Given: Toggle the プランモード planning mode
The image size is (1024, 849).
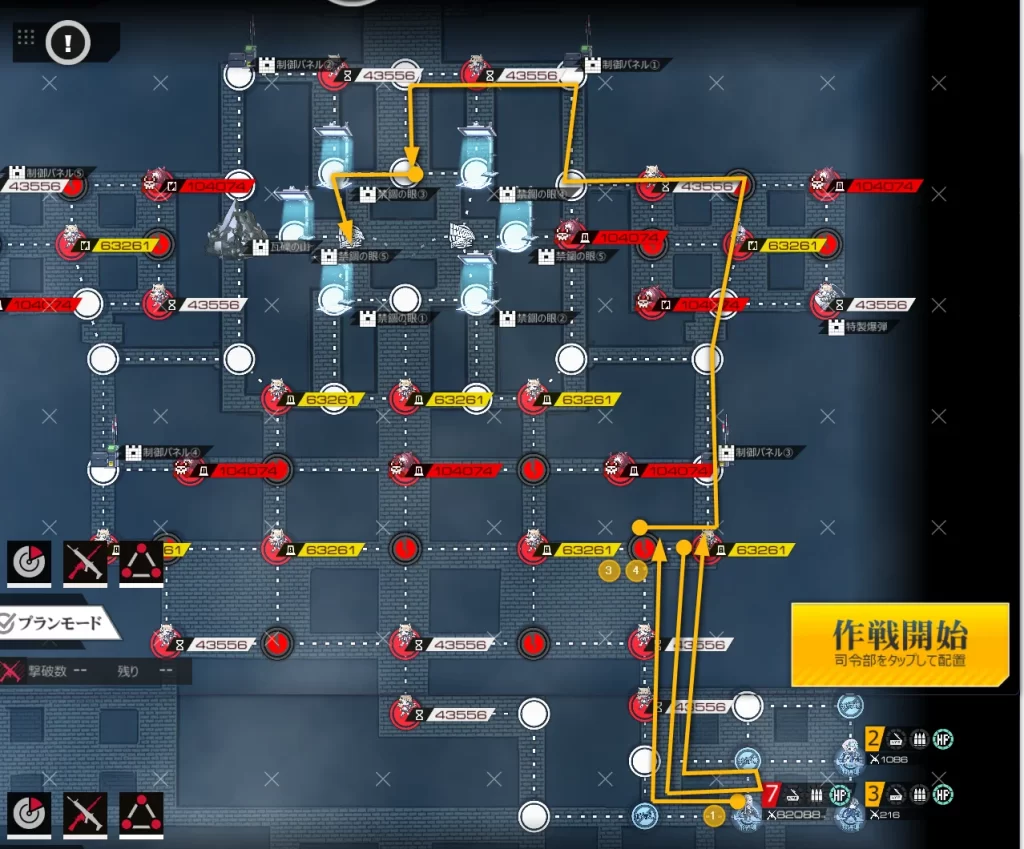Looking at the screenshot, I should (x=57, y=623).
